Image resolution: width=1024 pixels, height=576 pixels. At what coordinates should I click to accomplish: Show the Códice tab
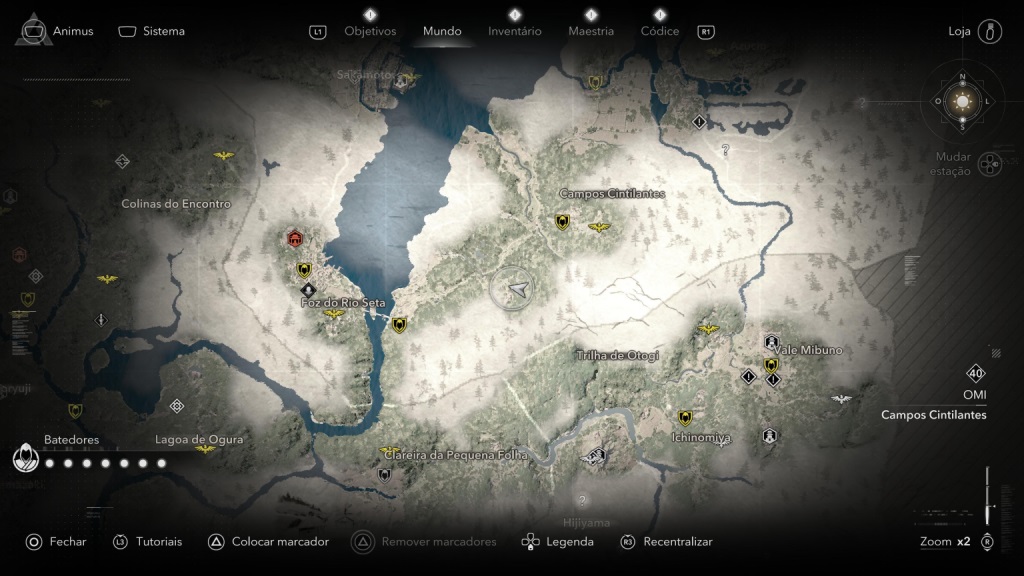click(659, 31)
